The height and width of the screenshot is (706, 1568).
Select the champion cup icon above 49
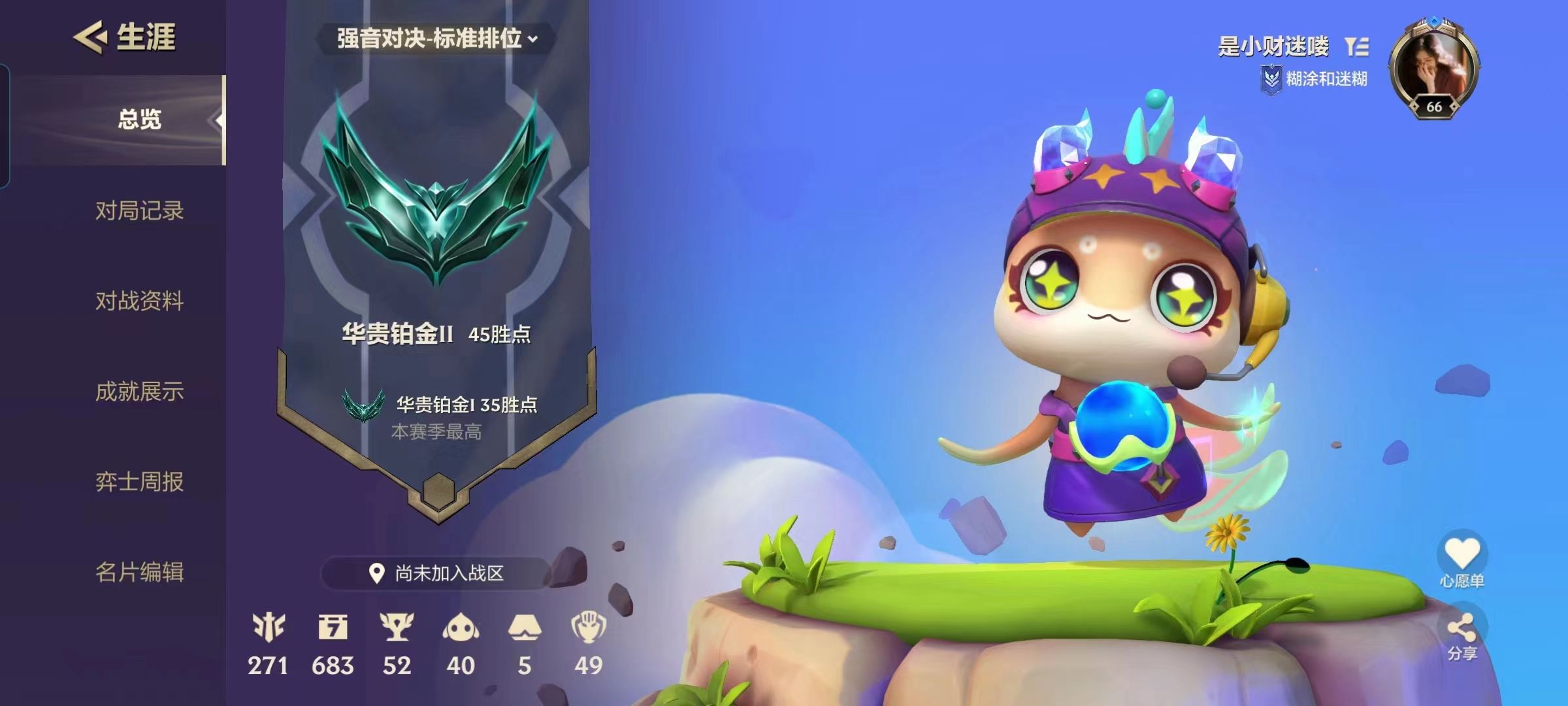[590, 628]
